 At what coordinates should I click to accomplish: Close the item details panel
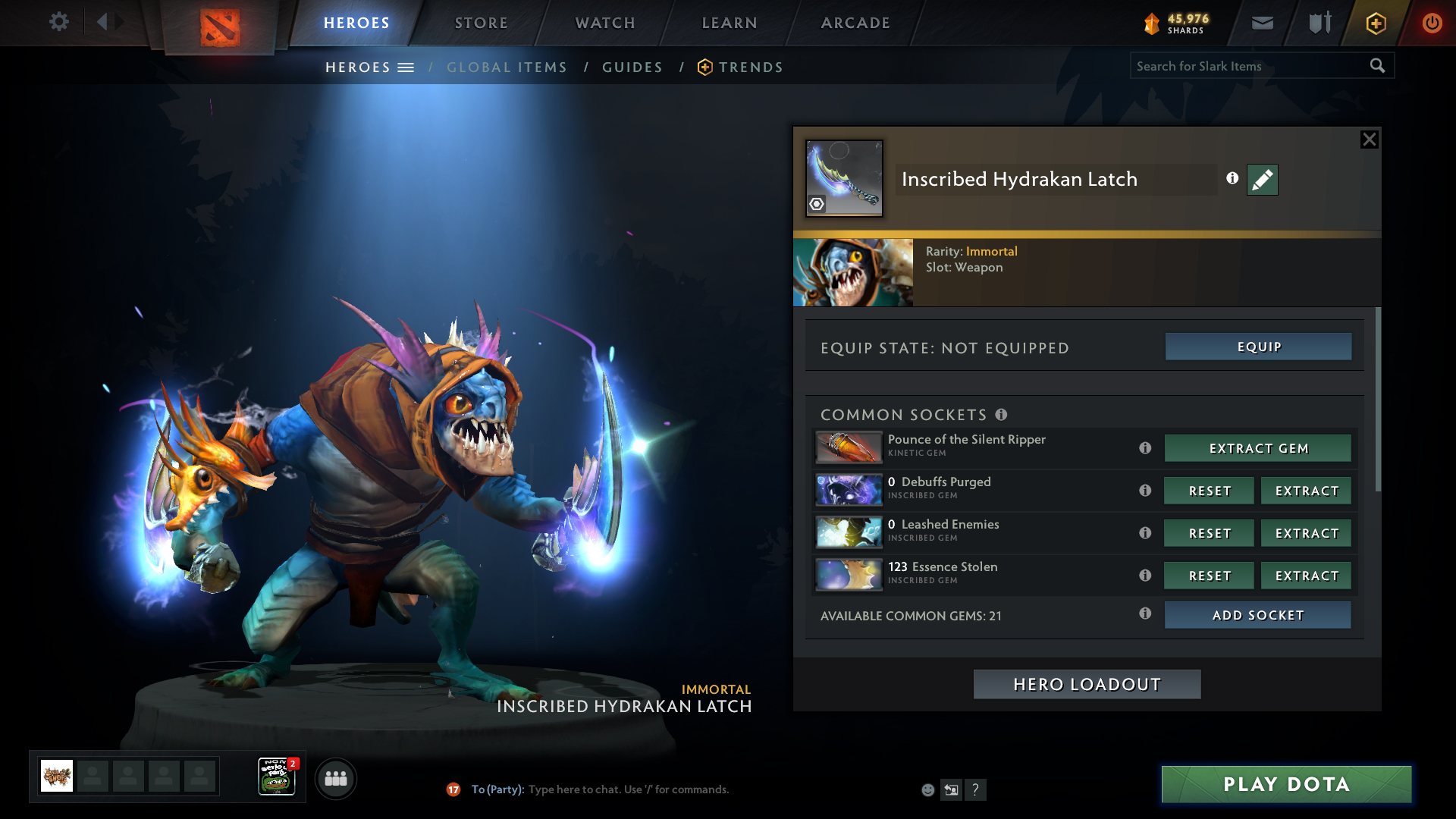(1369, 140)
